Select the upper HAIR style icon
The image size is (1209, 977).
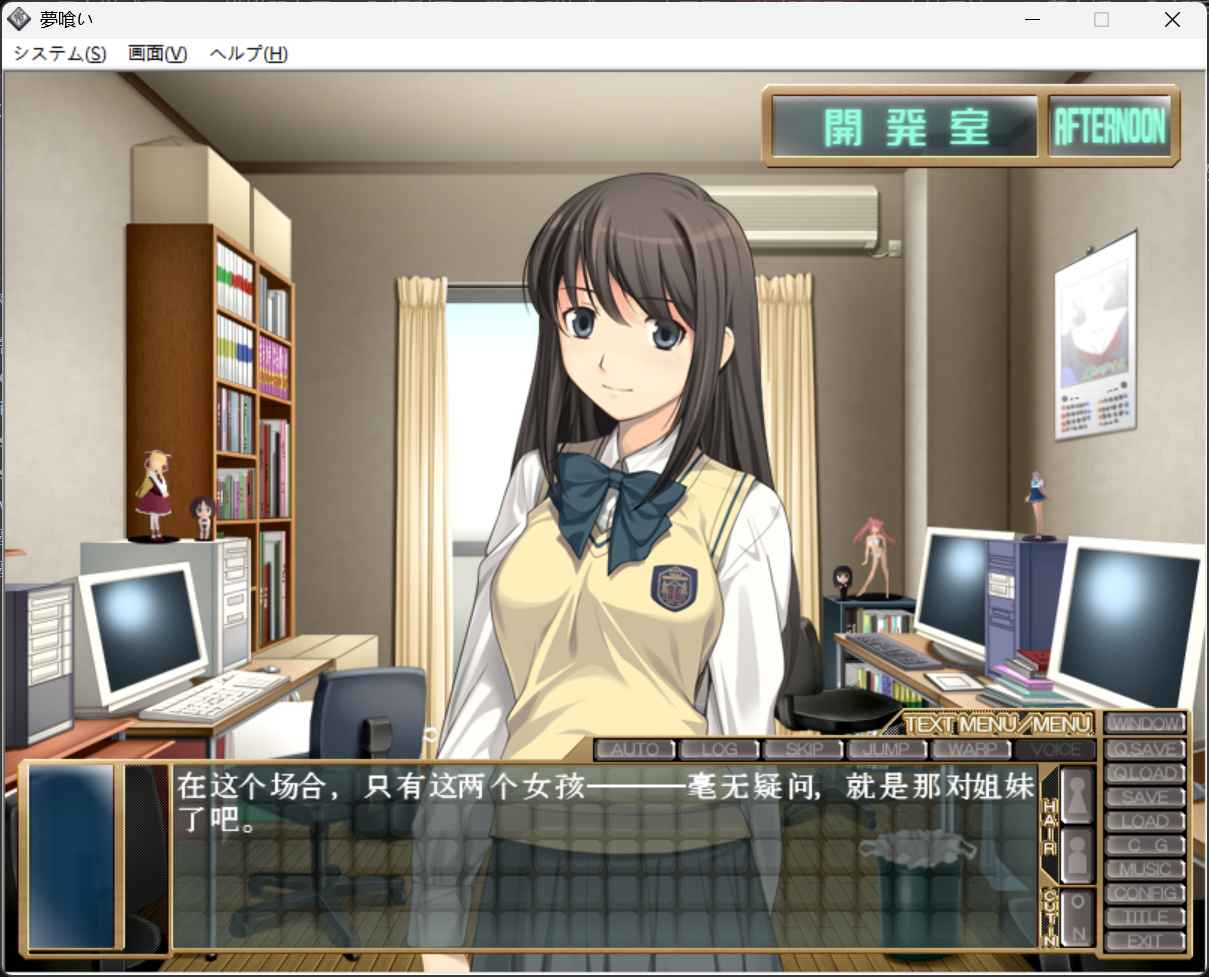[x=1076, y=795]
